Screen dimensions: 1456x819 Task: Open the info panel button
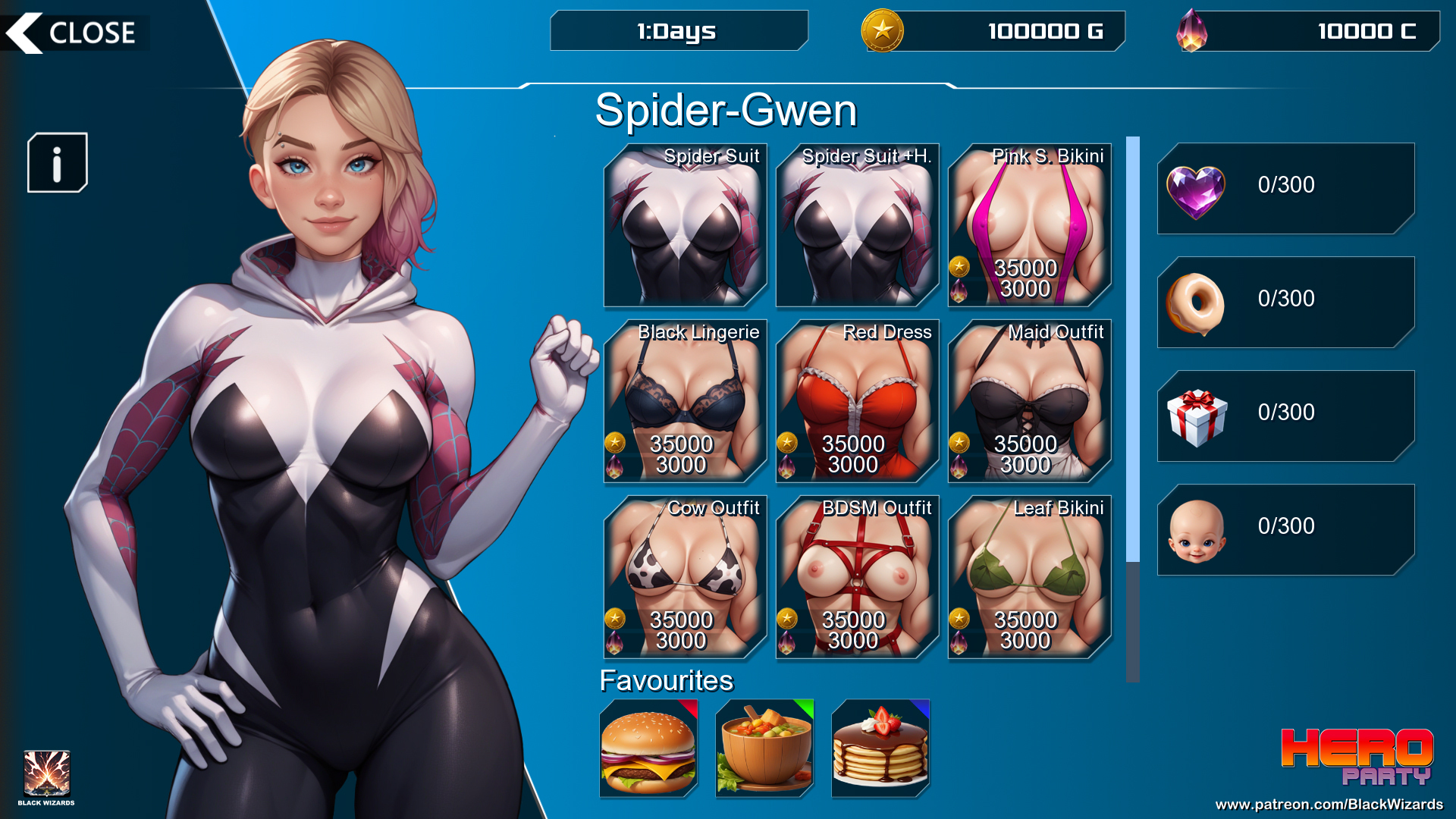pyautogui.click(x=58, y=163)
